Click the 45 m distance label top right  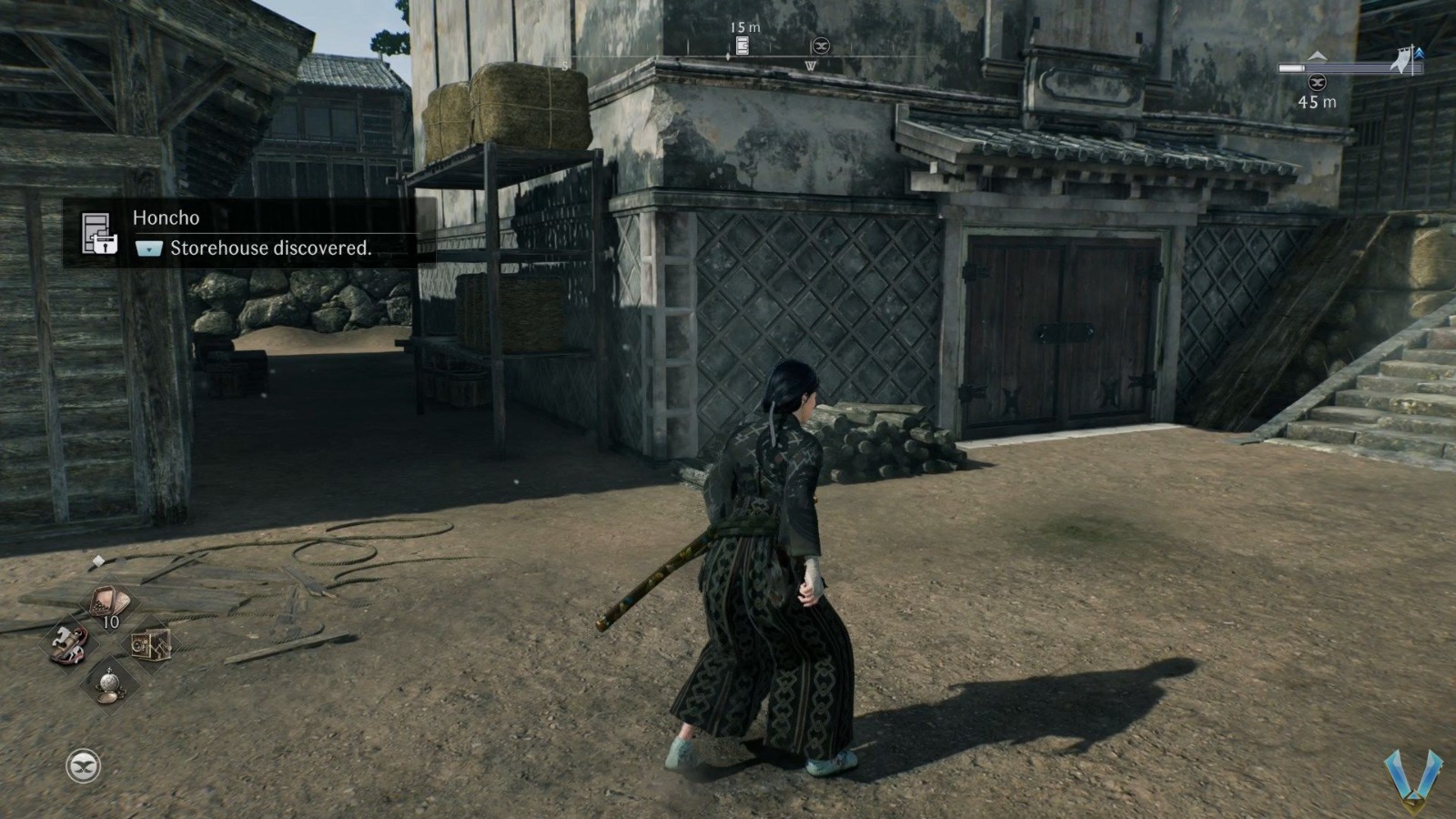click(1317, 102)
